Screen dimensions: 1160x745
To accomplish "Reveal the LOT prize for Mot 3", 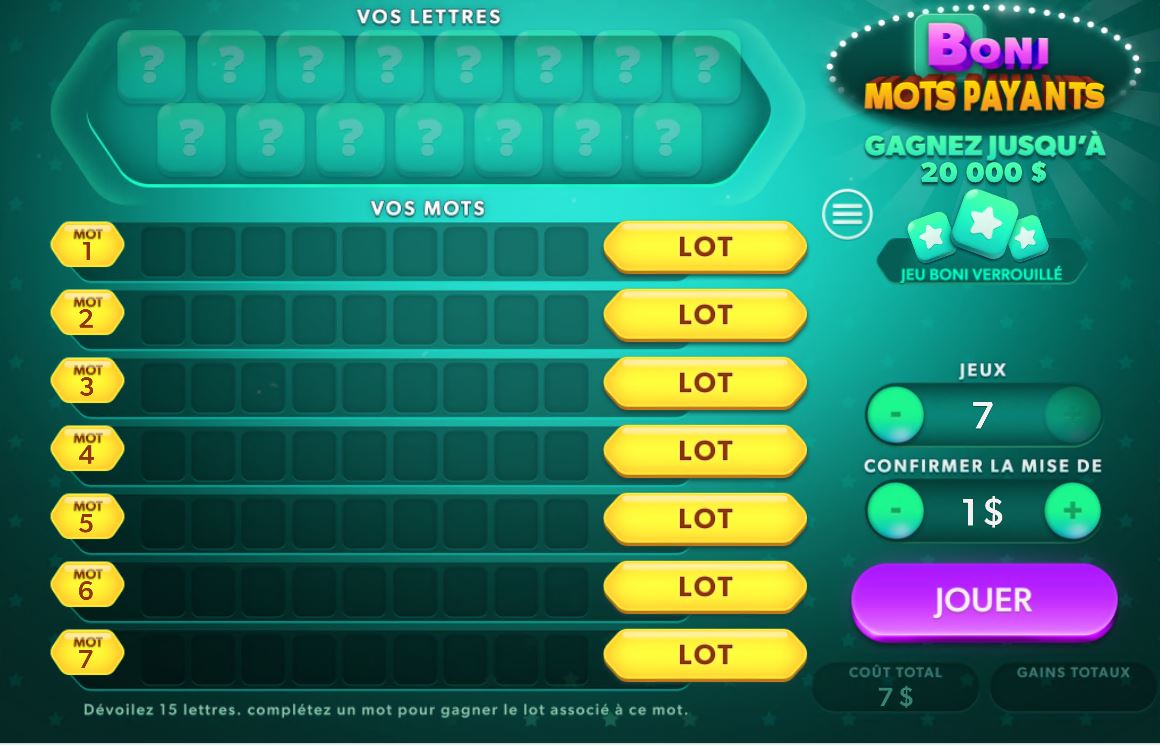I will point(705,383).
